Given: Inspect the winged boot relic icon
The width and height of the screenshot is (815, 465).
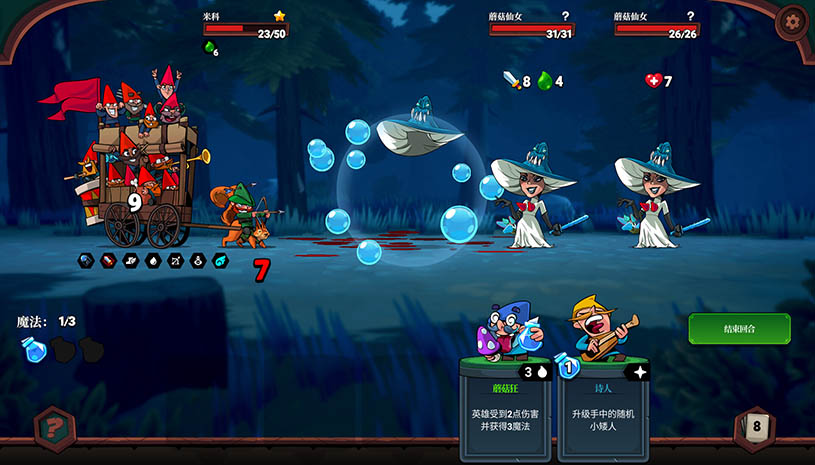Looking at the screenshot, I should pyautogui.click(x=131, y=261).
